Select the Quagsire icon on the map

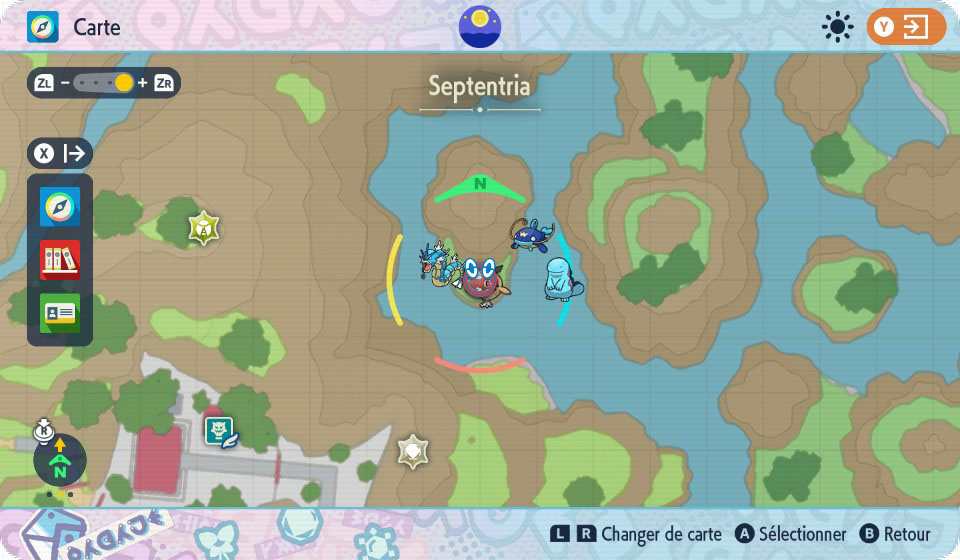pos(561,279)
